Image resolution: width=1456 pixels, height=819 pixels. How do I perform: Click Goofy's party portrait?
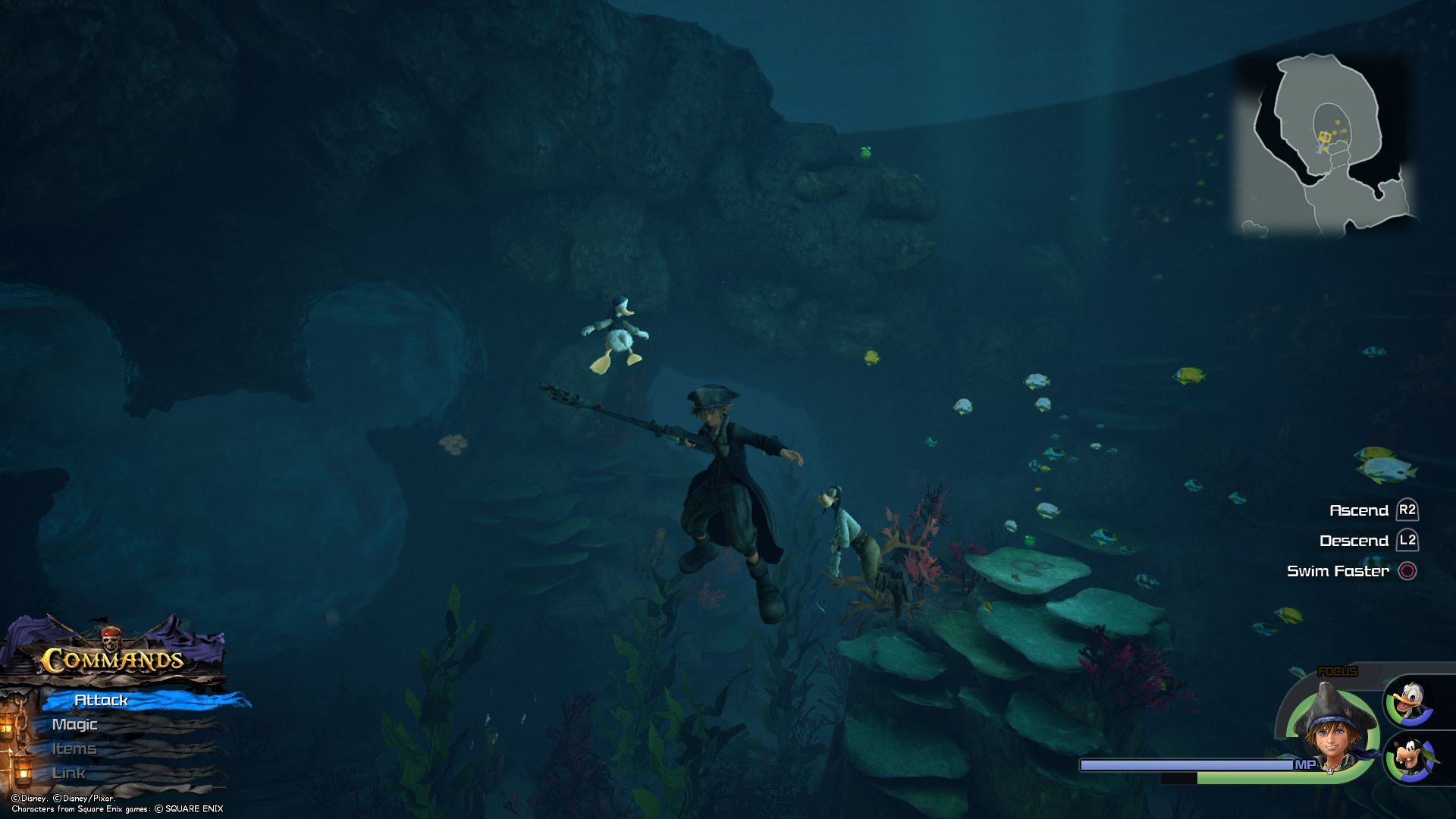1410,758
